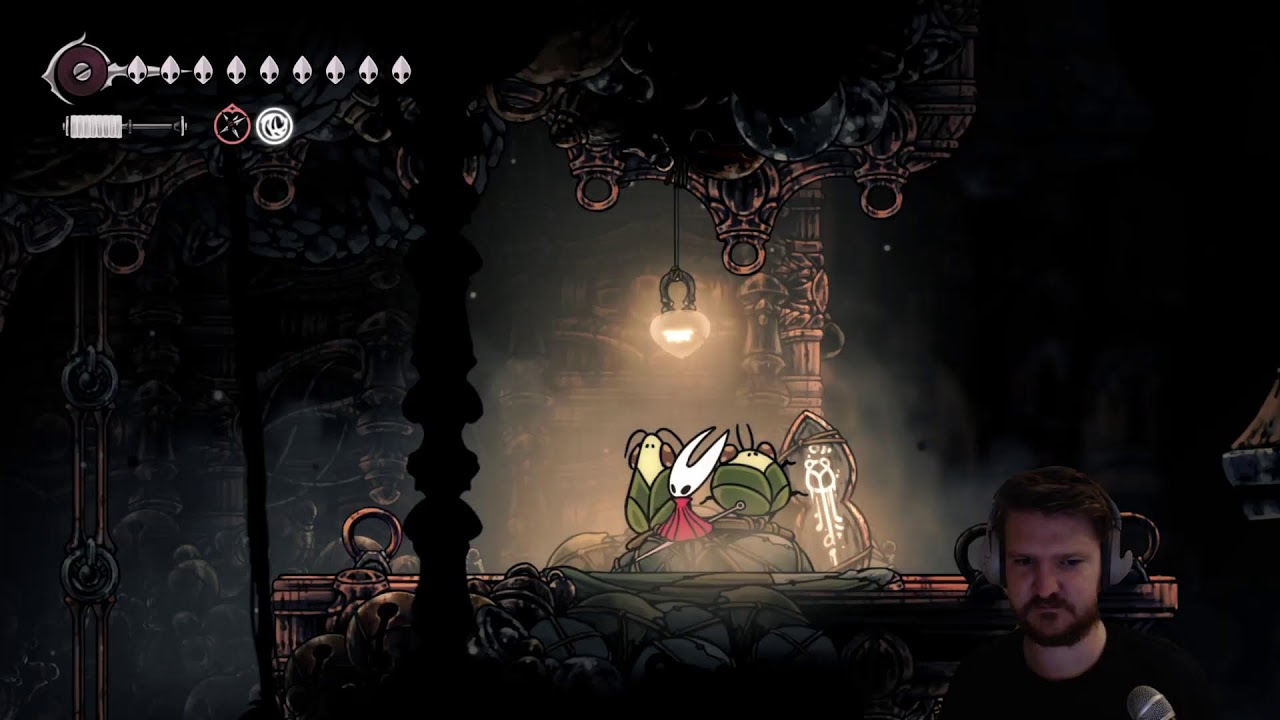Click the crest emblem beside the masks
The width and height of the screenshot is (1280, 720).
(x=81, y=71)
